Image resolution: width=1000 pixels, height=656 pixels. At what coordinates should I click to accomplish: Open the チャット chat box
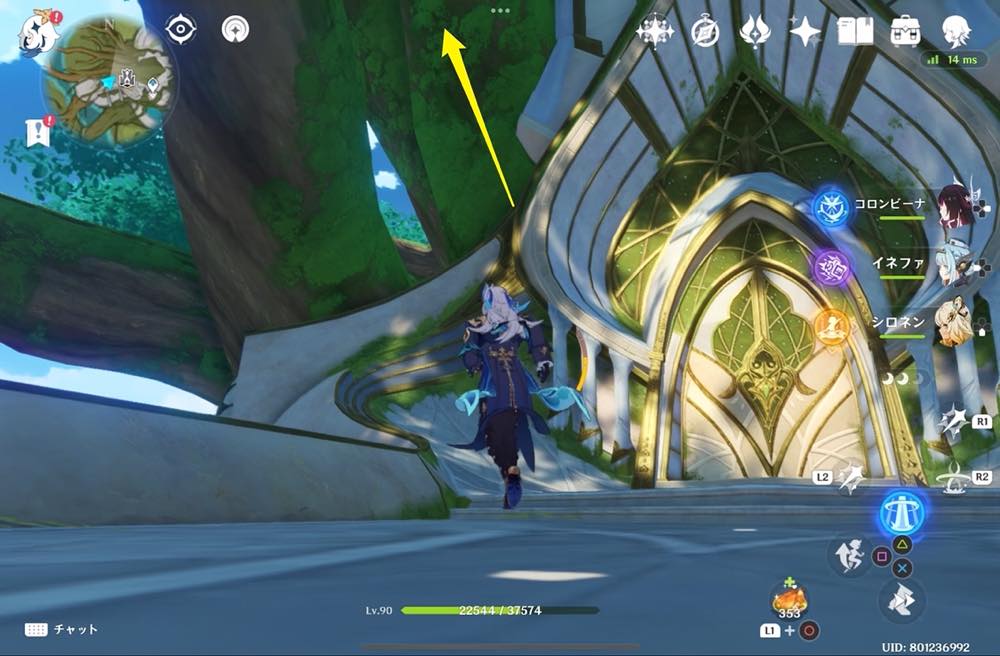point(64,629)
